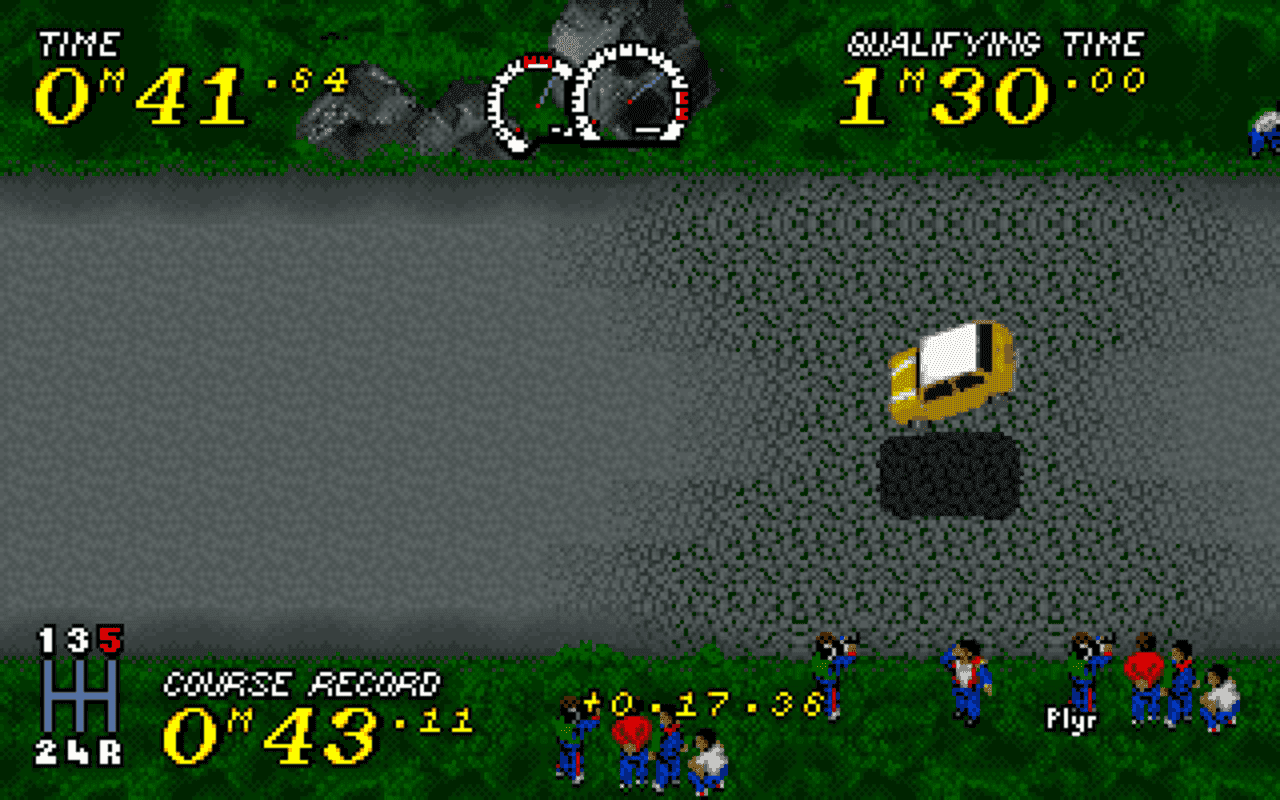The width and height of the screenshot is (1280, 800).
Task: Click the Plyr marker near the pit crew
Action: click(x=1073, y=718)
